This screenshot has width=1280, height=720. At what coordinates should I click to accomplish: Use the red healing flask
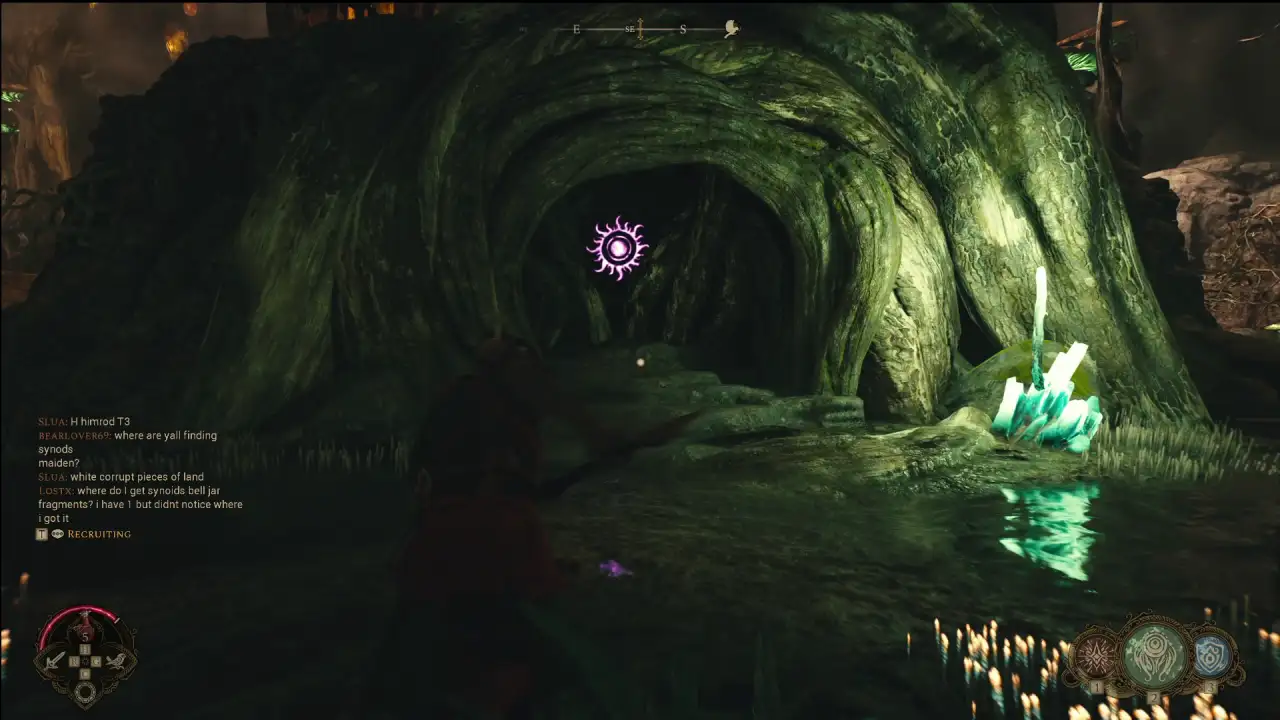[x=85, y=627]
